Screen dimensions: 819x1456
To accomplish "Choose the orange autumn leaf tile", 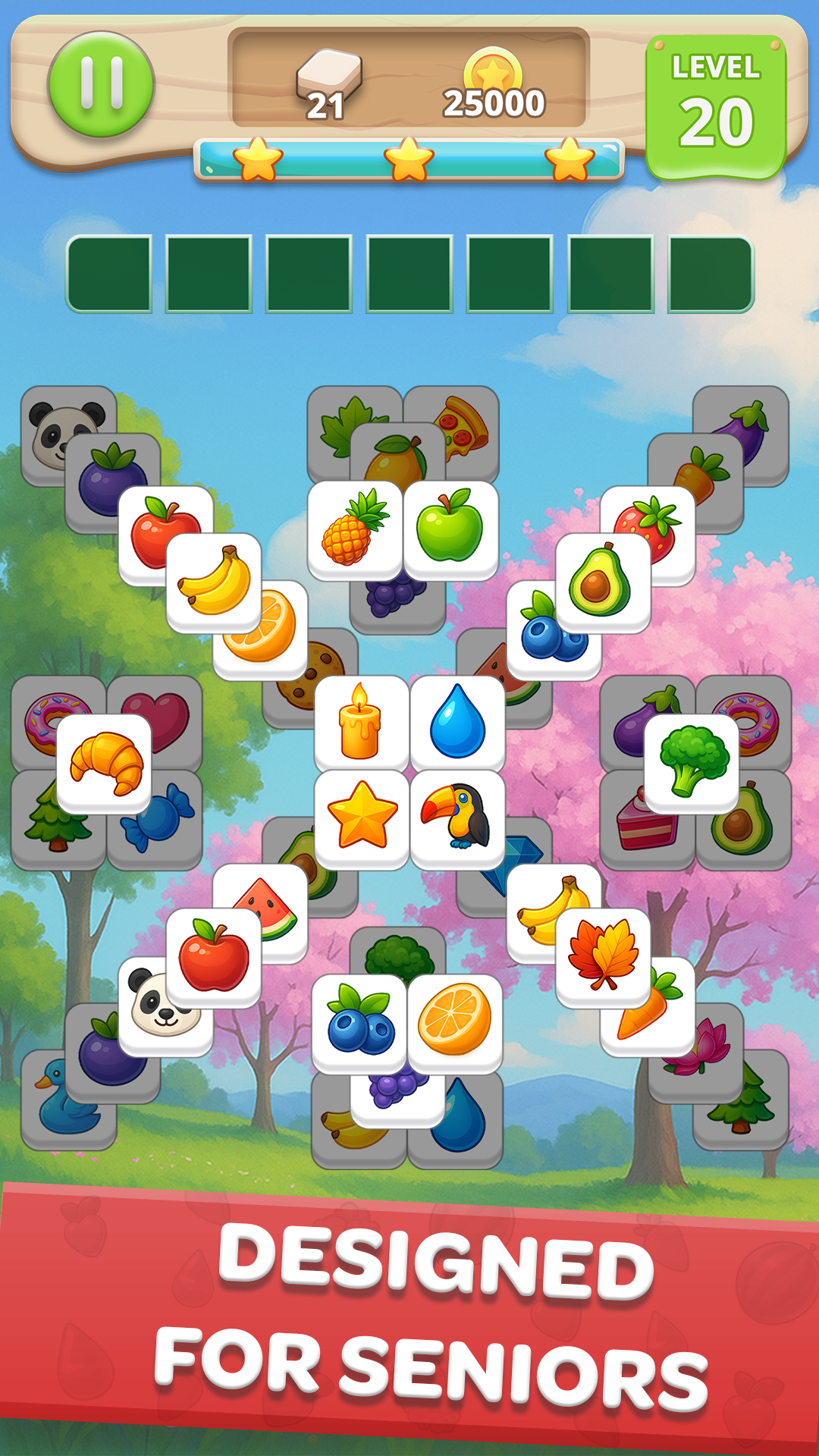I will tap(603, 955).
